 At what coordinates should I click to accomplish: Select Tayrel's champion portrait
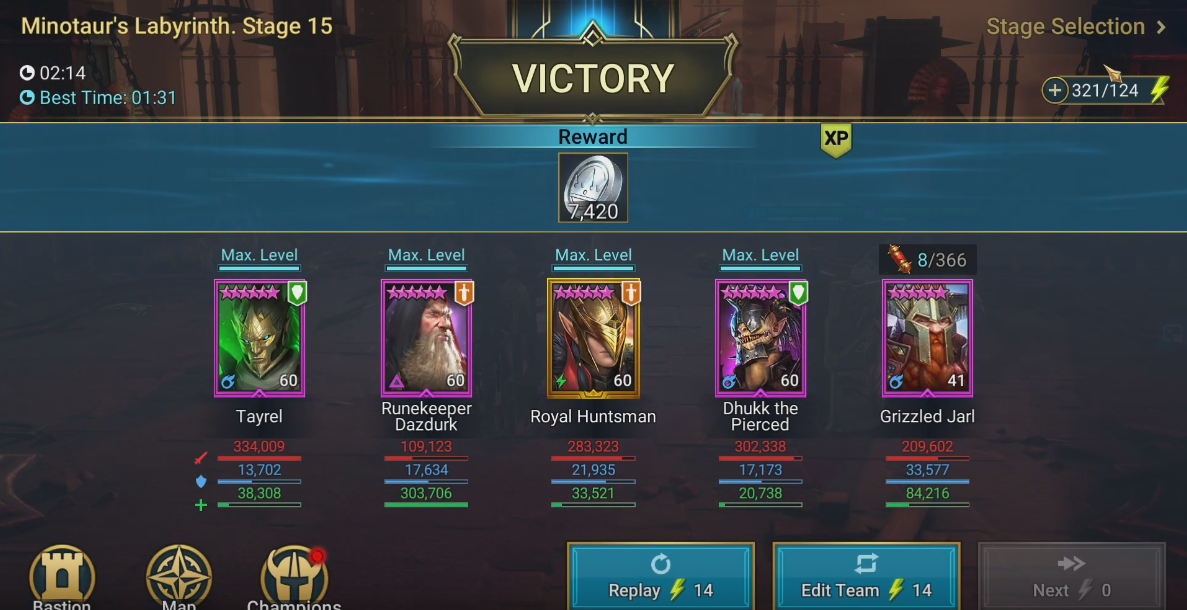[x=260, y=338]
